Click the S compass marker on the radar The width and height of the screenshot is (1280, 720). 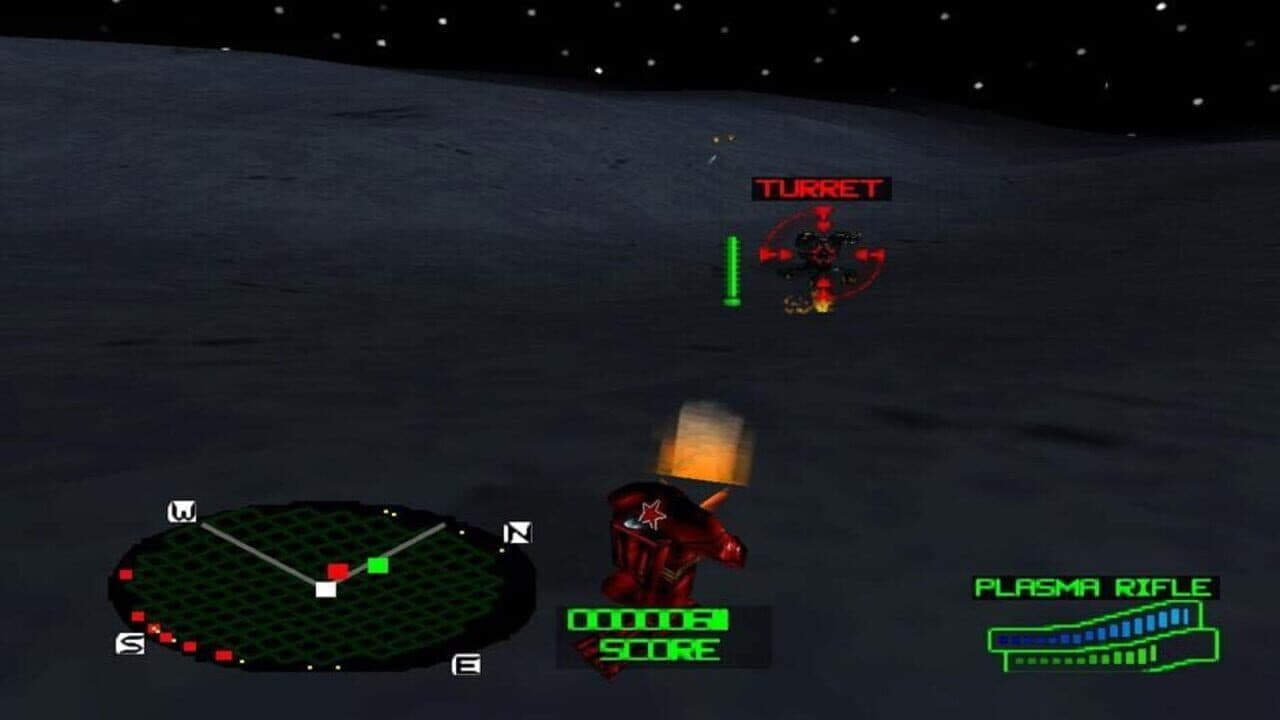pyautogui.click(x=130, y=642)
